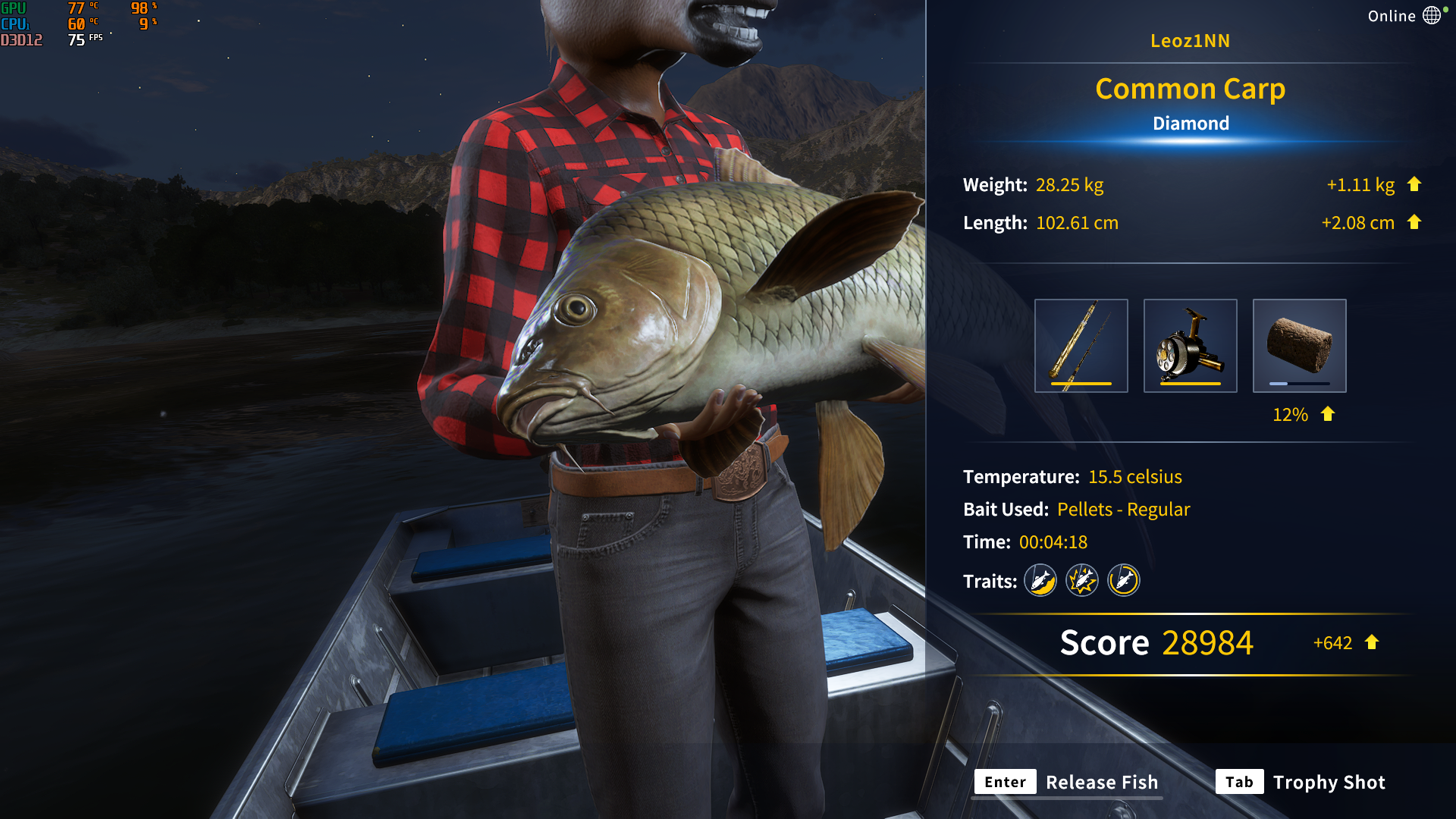This screenshot has height=819, width=1456.
Task: Inspect the fishing reel icon
Action: [x=1191, y=345]
